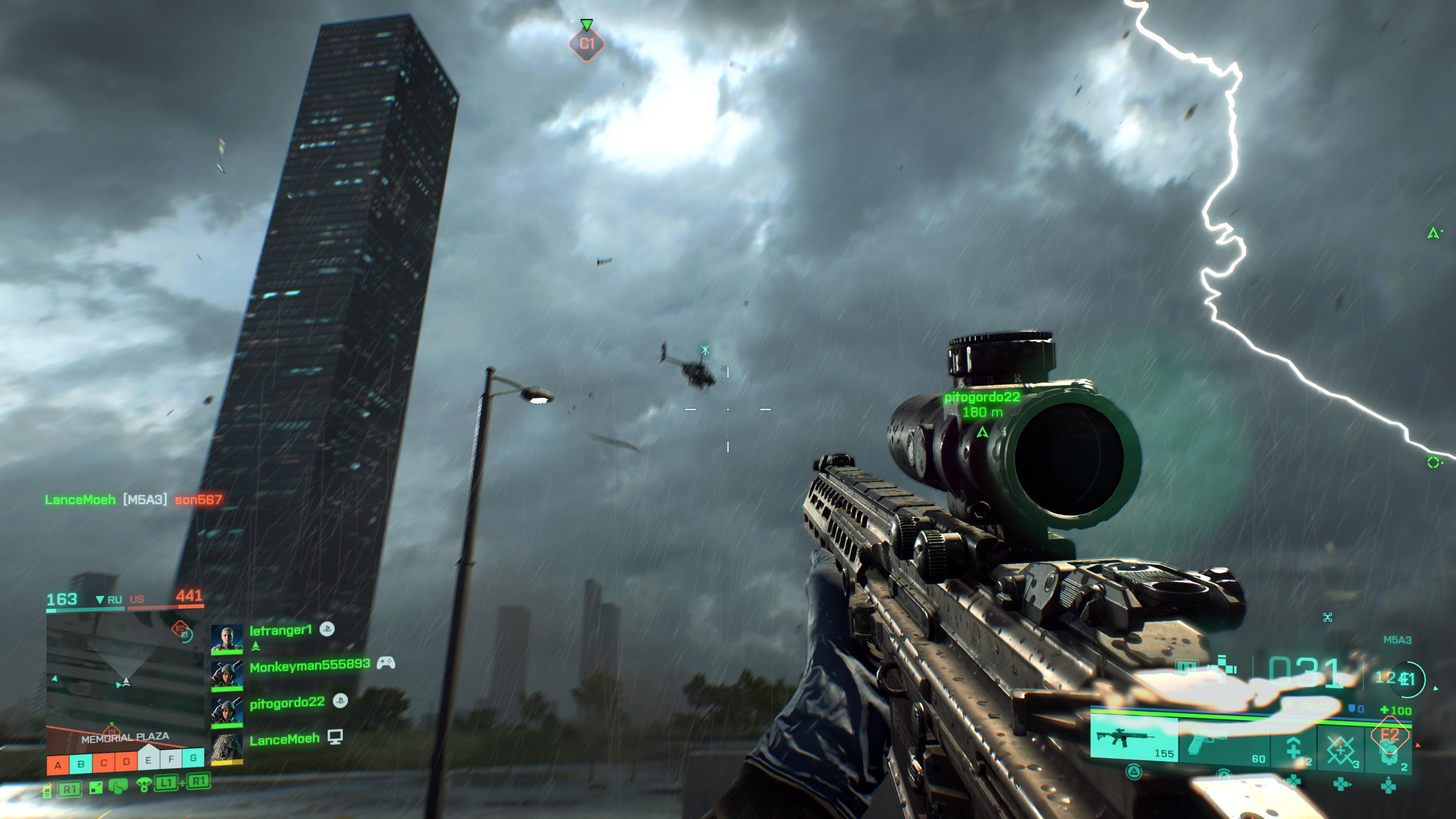Select objective C on the sector bar

[104, 763]
